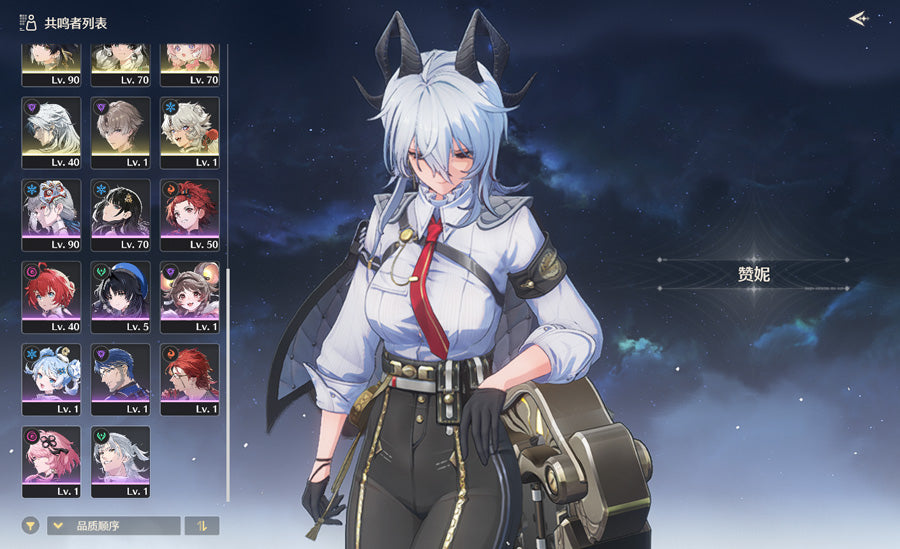This screenshot has height=549, width=900.
Task: Select the red-haired Lv. 50 fire character
Action: click(x=190, y=214)
